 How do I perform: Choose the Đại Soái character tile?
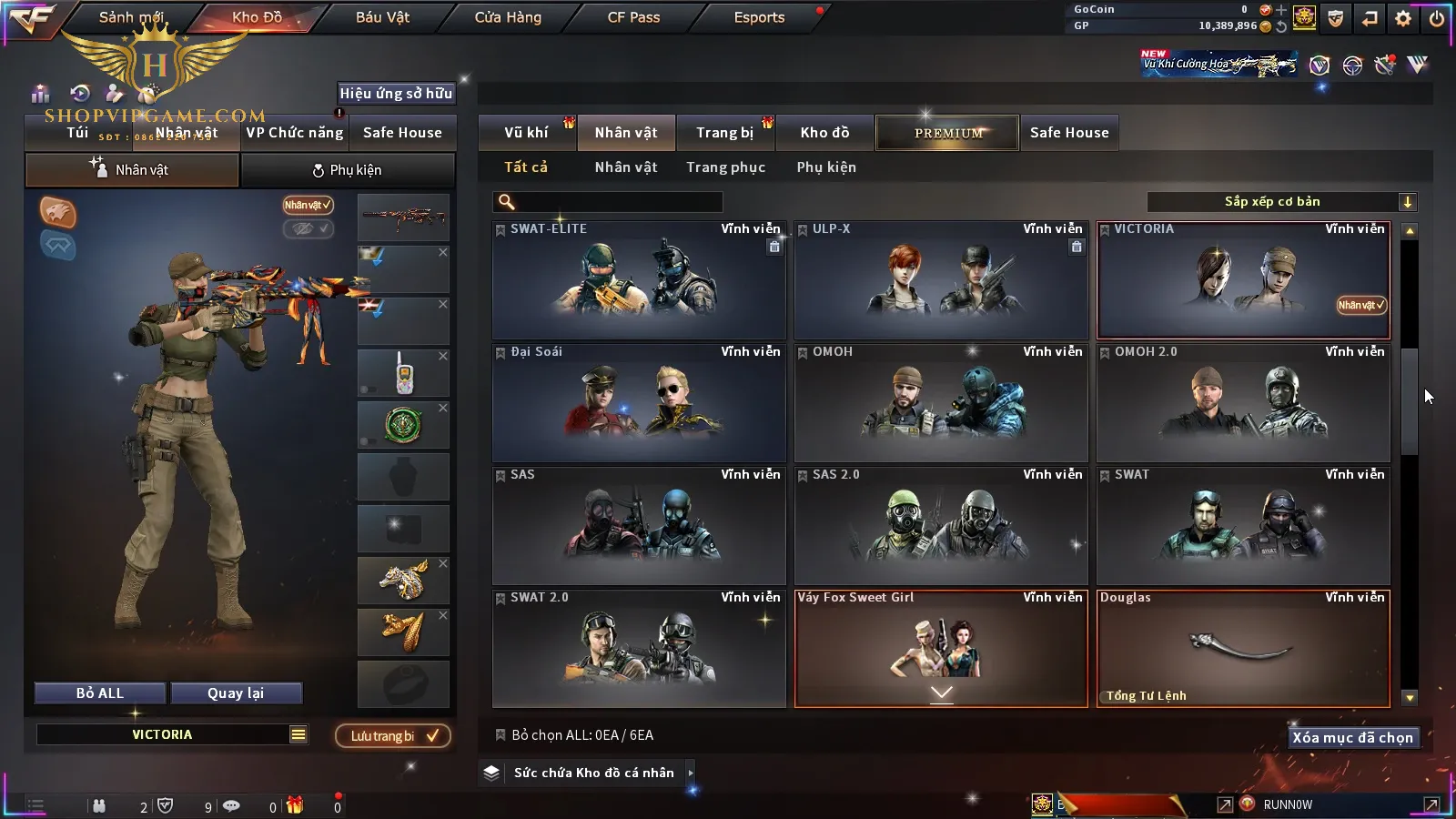[x=639, y=403]
